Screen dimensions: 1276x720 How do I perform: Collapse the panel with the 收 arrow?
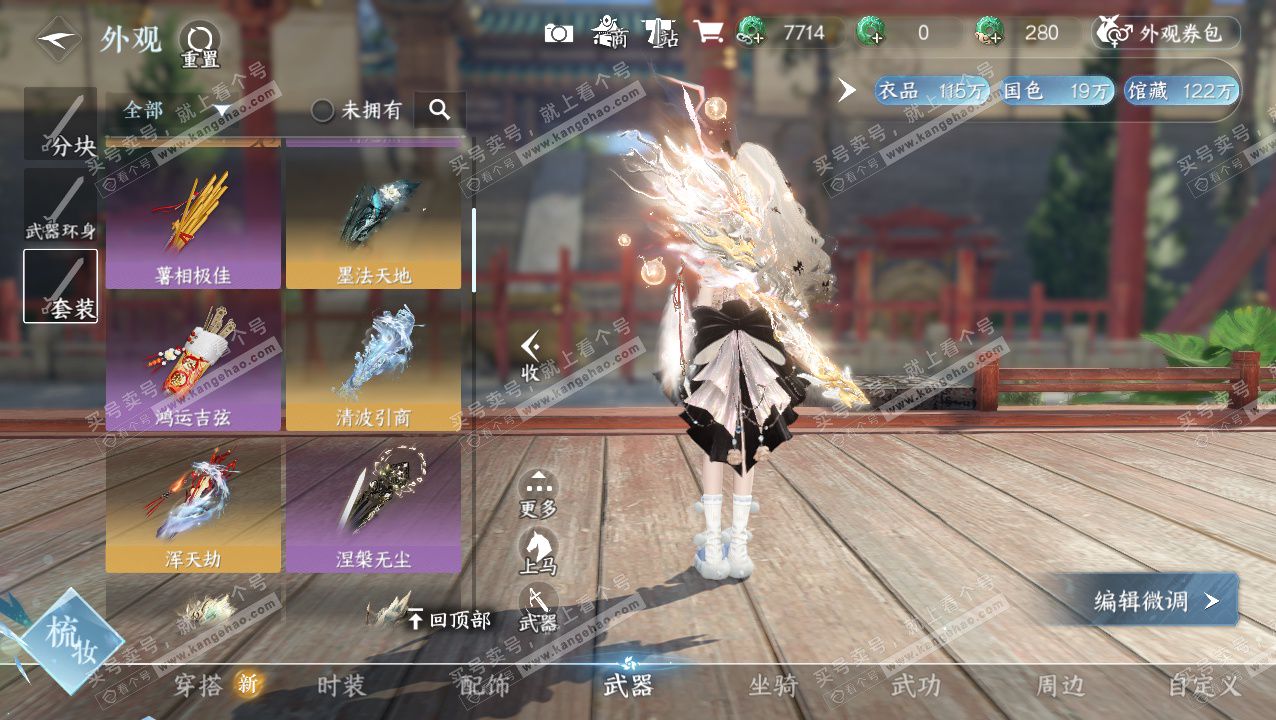tap(531, 357)
